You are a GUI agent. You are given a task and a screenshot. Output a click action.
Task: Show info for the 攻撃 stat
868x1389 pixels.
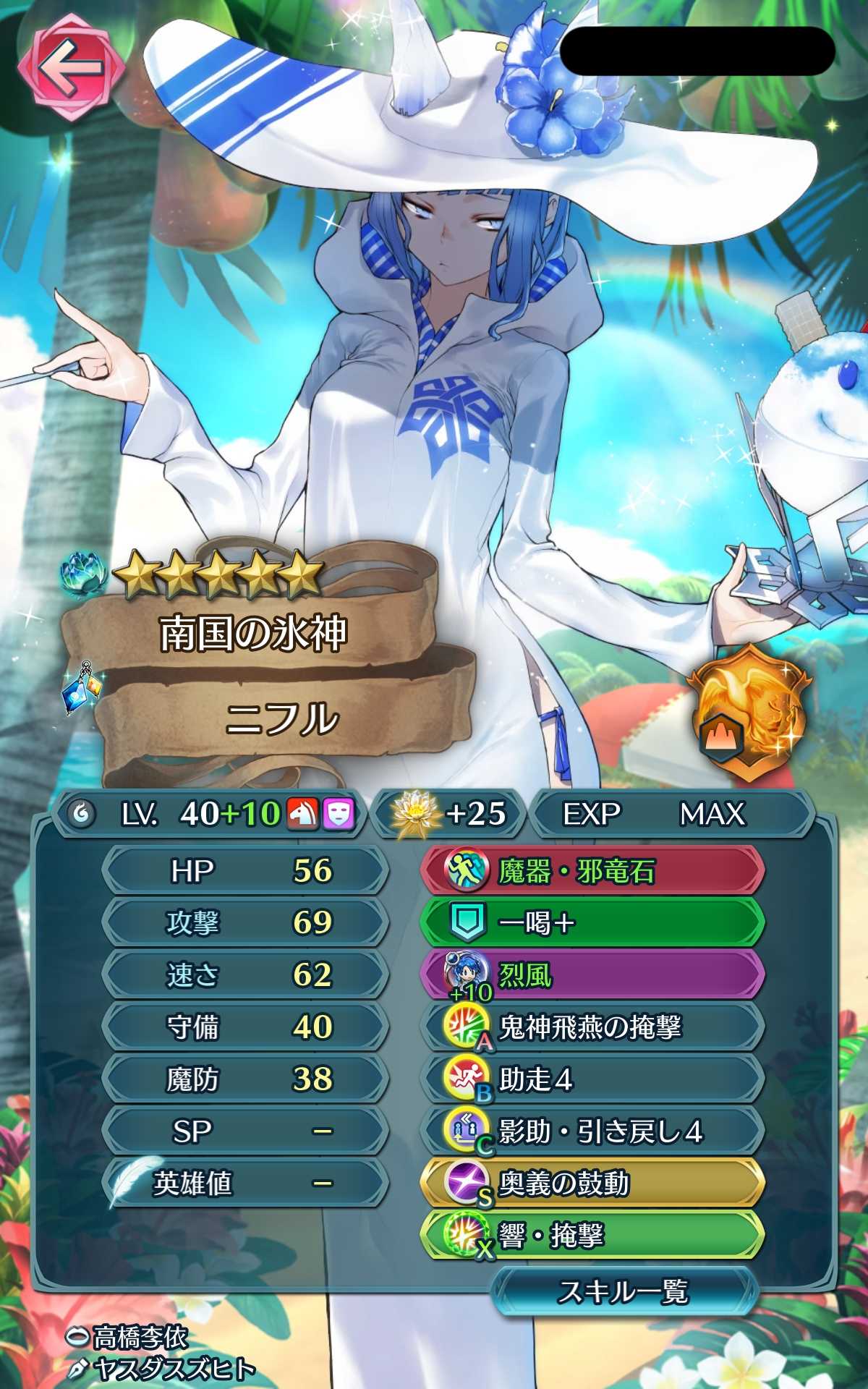(244, 922)
